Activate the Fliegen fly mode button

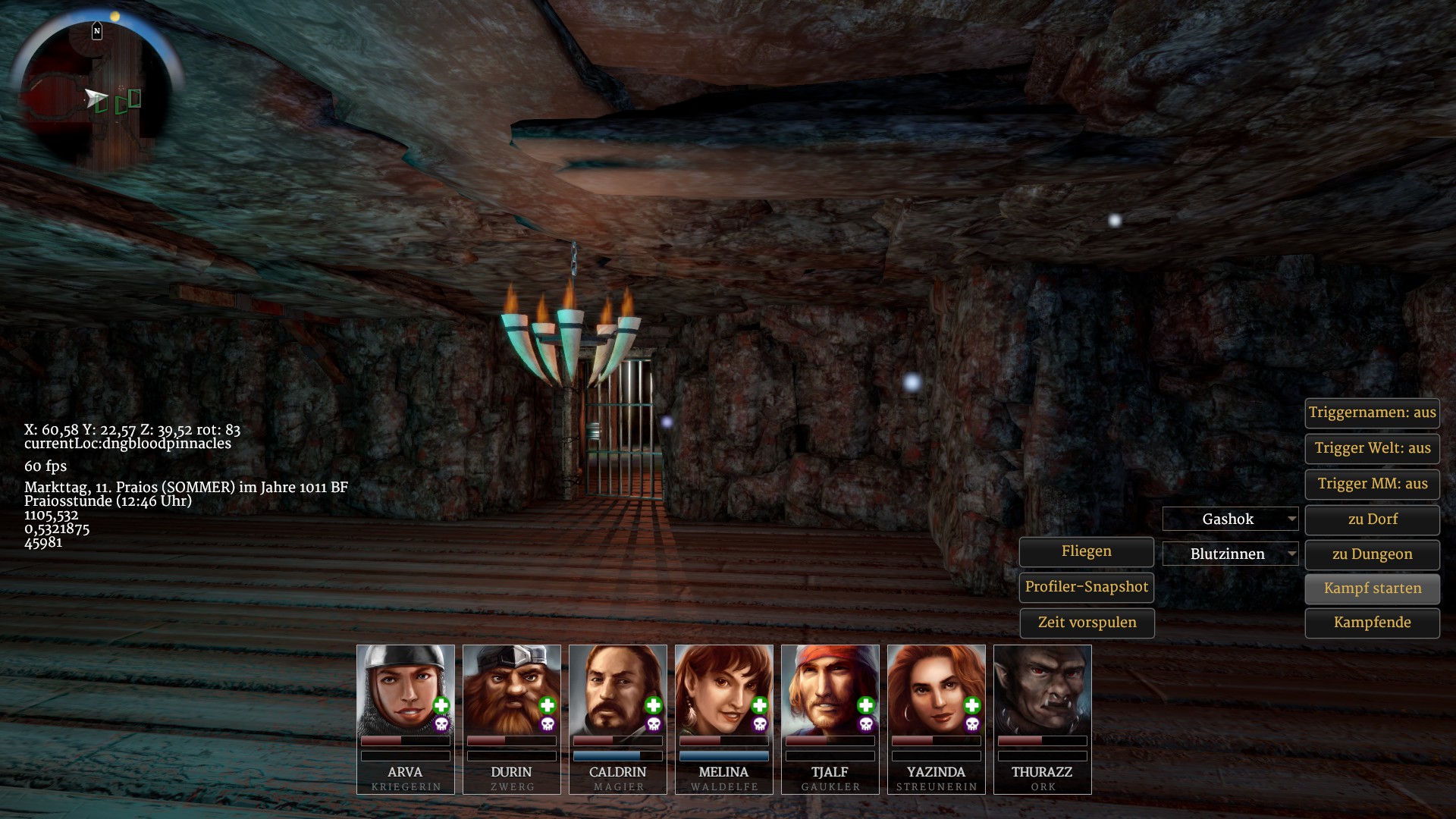1086,552
